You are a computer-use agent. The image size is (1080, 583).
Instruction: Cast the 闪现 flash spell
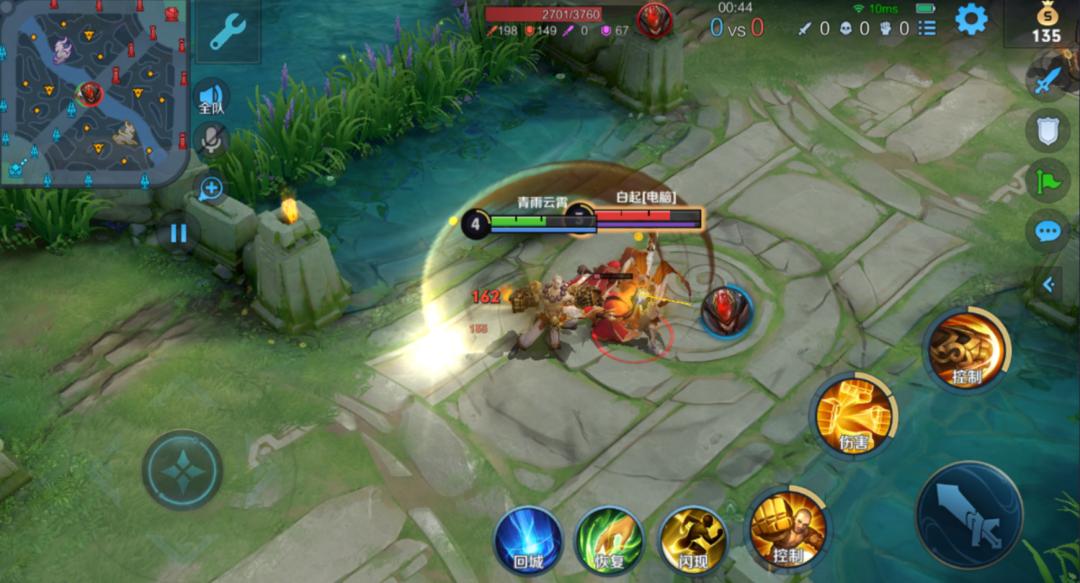(692, 540)
